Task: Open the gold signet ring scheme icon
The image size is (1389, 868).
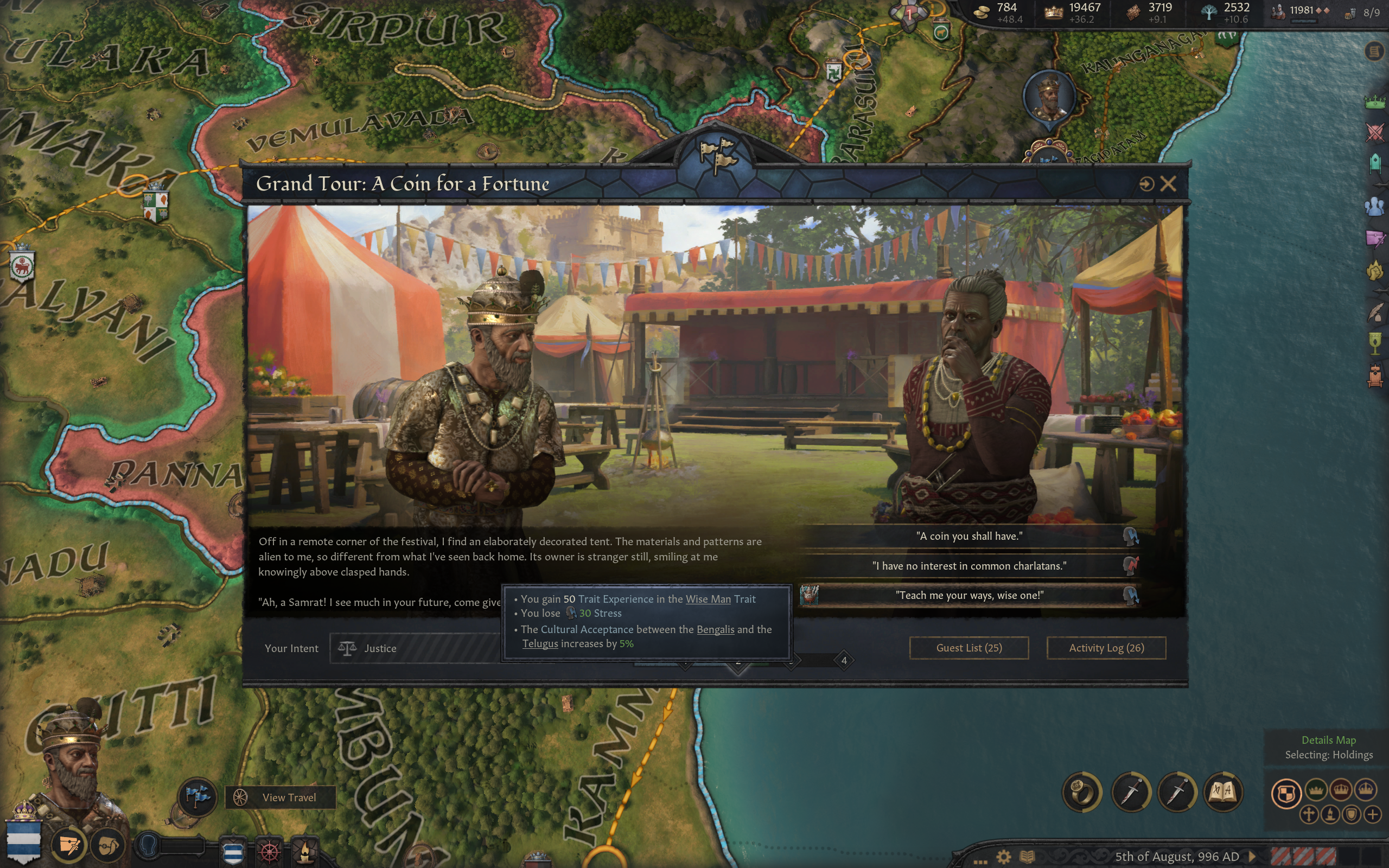Action: [1082, 792]
